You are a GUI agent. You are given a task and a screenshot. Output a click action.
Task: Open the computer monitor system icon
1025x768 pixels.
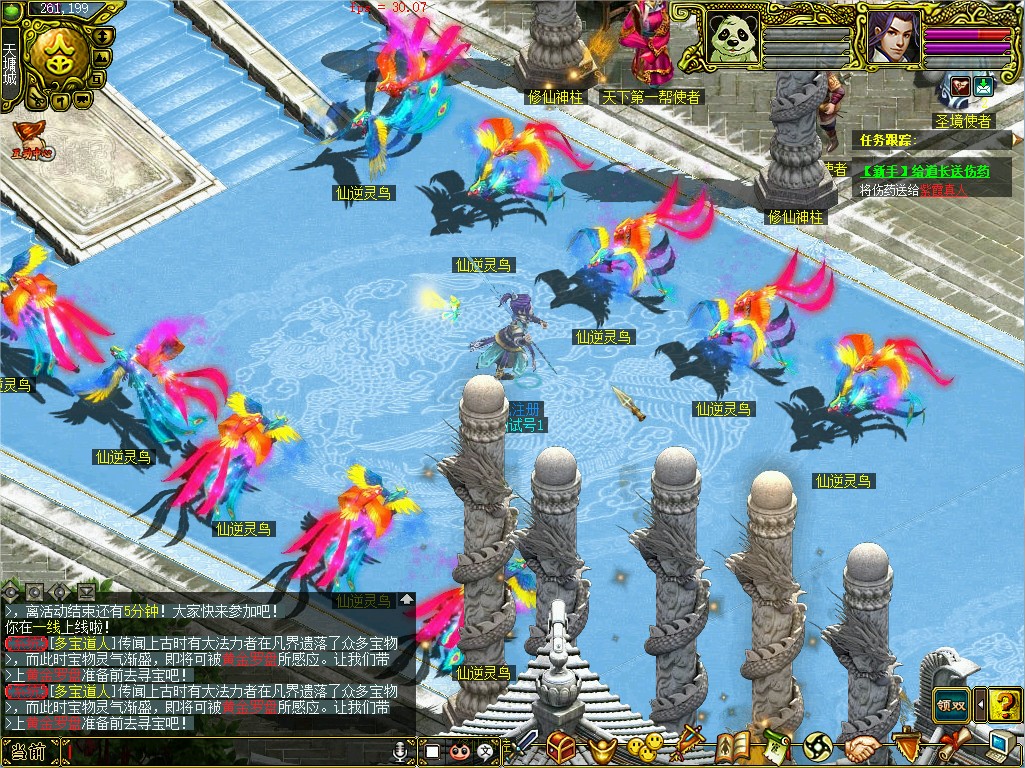pos(1001,745)
